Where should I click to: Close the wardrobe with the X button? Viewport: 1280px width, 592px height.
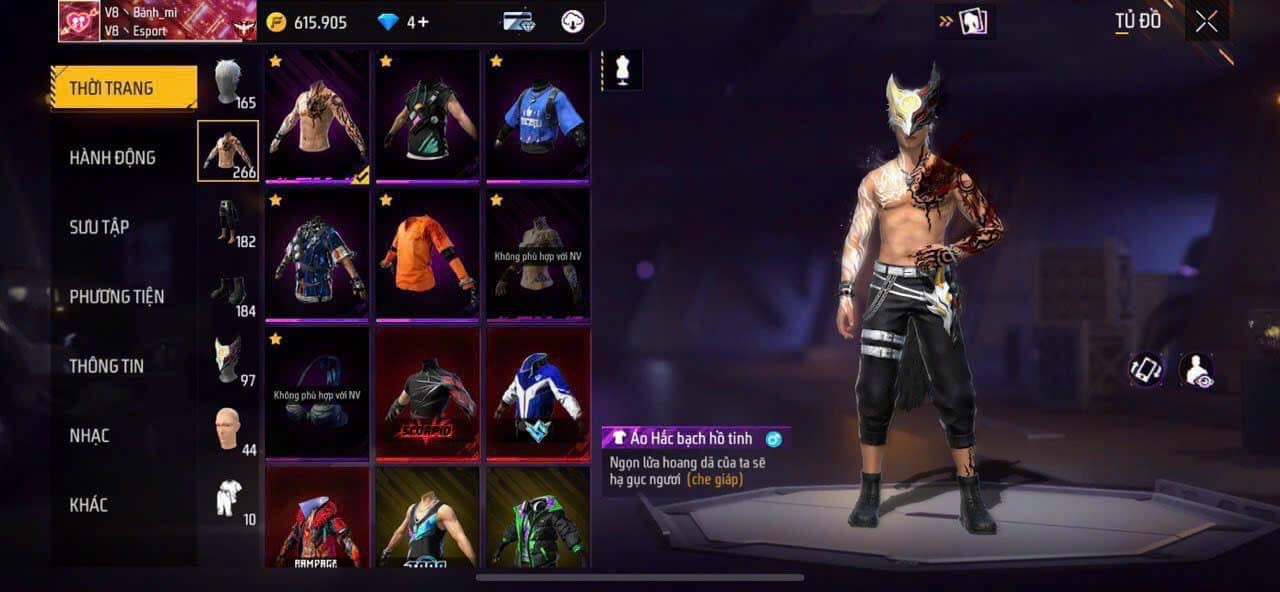pos(1206,22)
